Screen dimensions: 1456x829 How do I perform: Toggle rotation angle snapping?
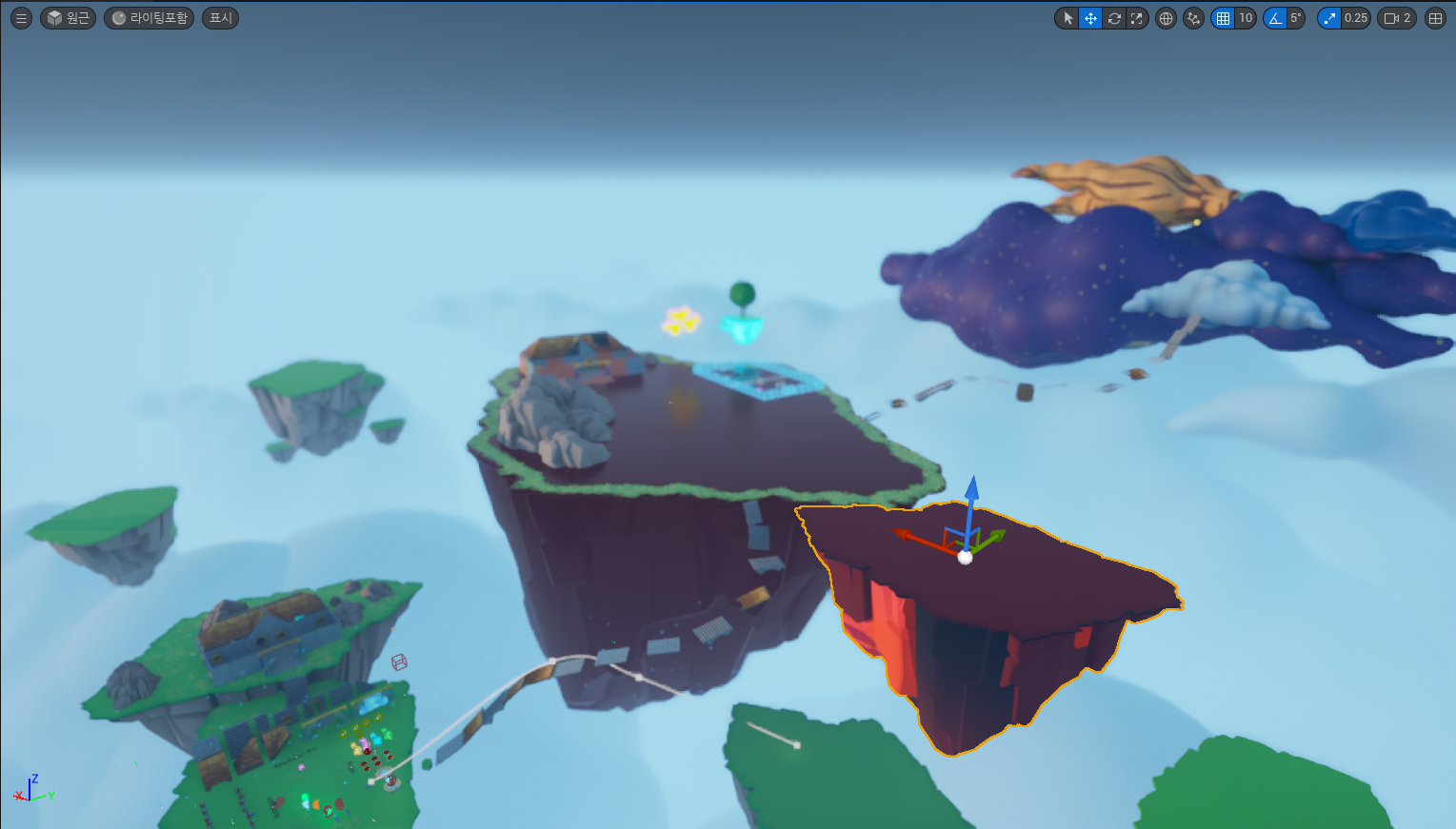tap(1275, 18)
